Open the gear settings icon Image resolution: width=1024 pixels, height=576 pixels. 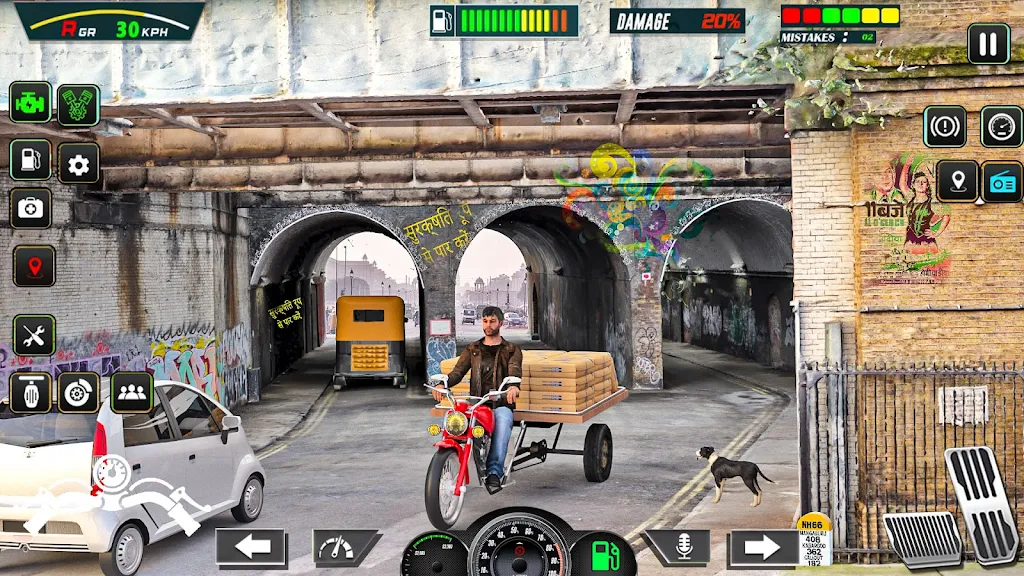coord(78,164)
